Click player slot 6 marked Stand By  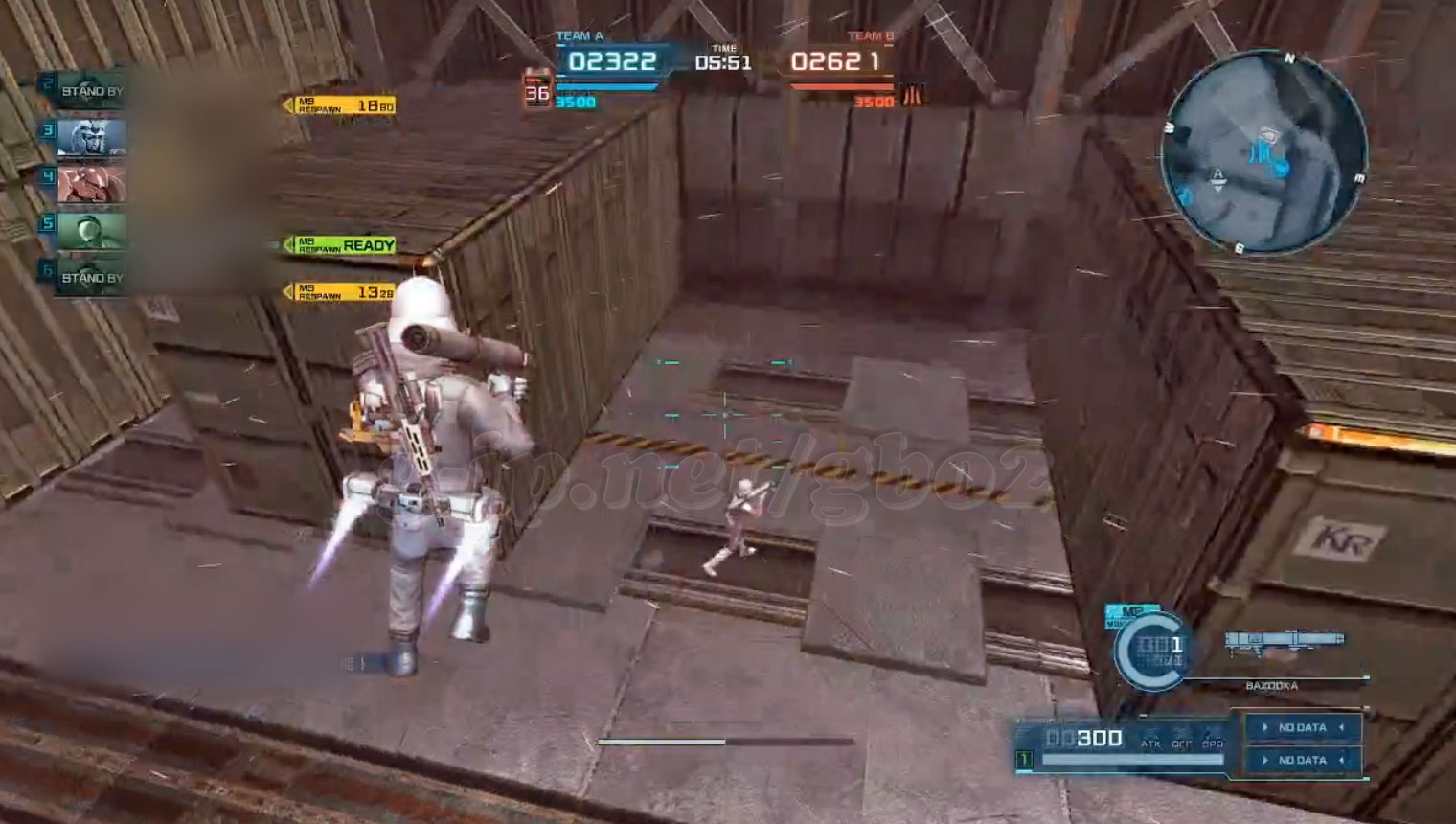pyautogui.click(x=90, y=278)
